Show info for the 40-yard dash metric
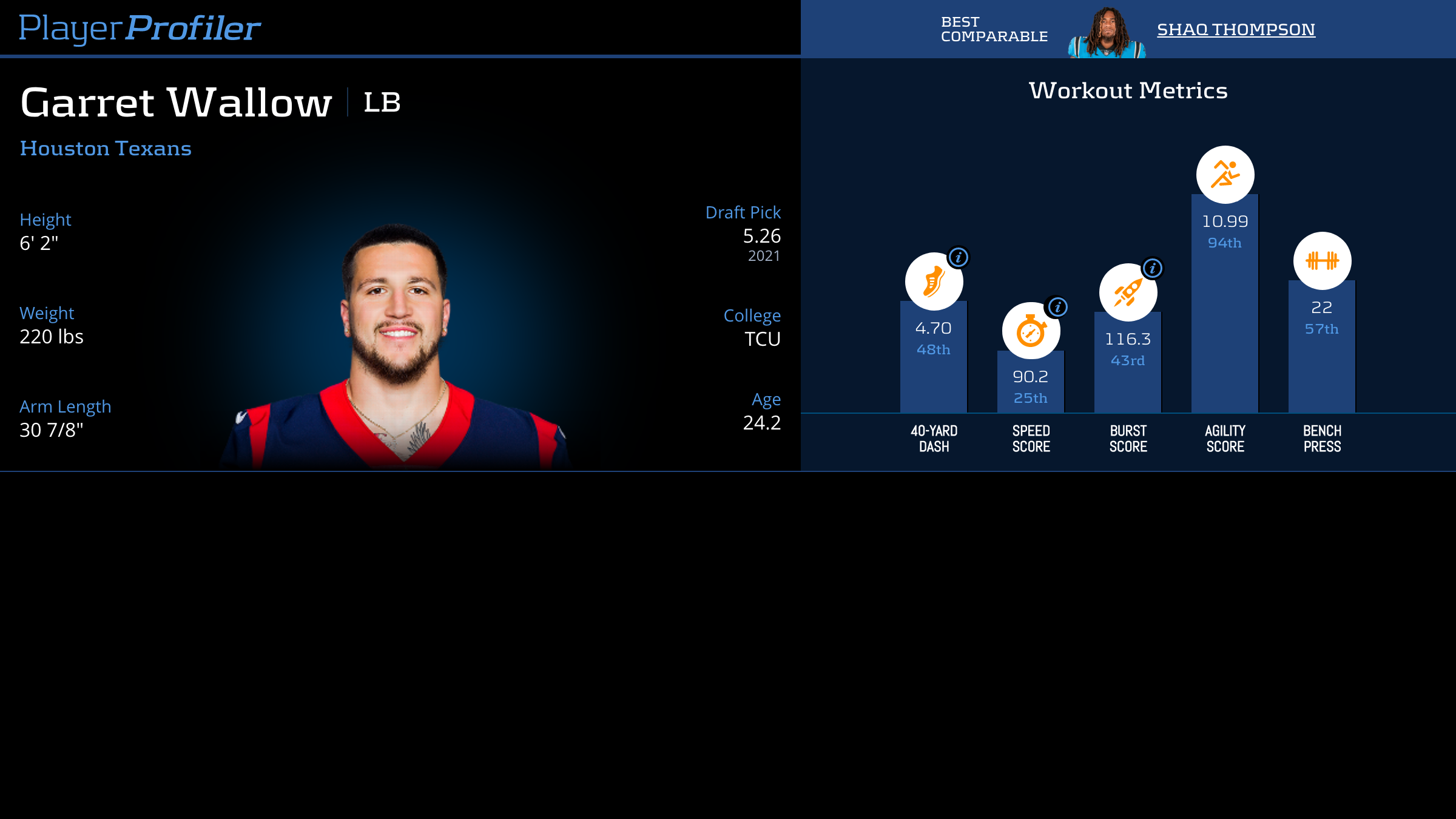This screenshot has height=819, width=1456. point(959,257)
